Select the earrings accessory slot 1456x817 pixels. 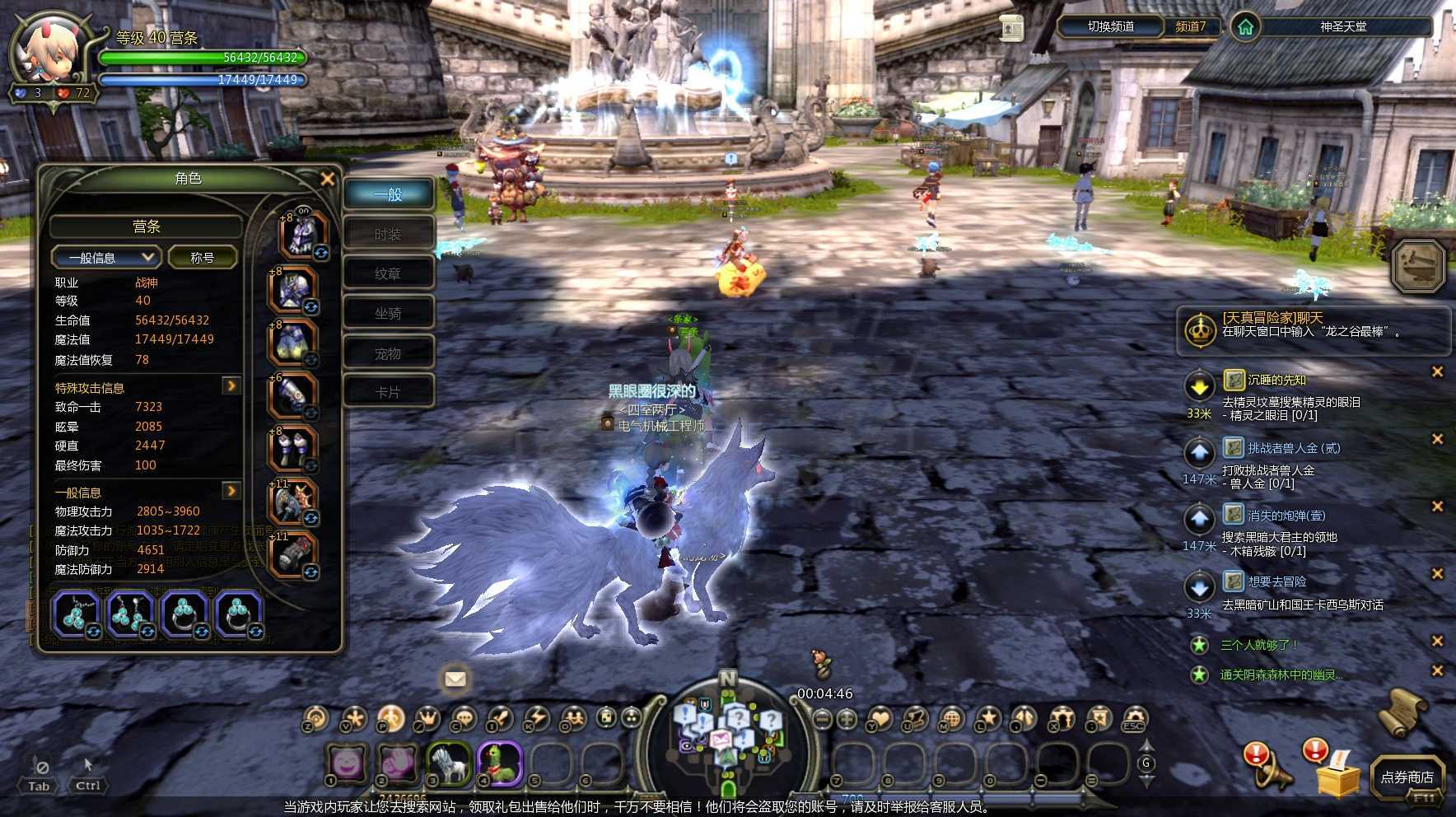130,614
